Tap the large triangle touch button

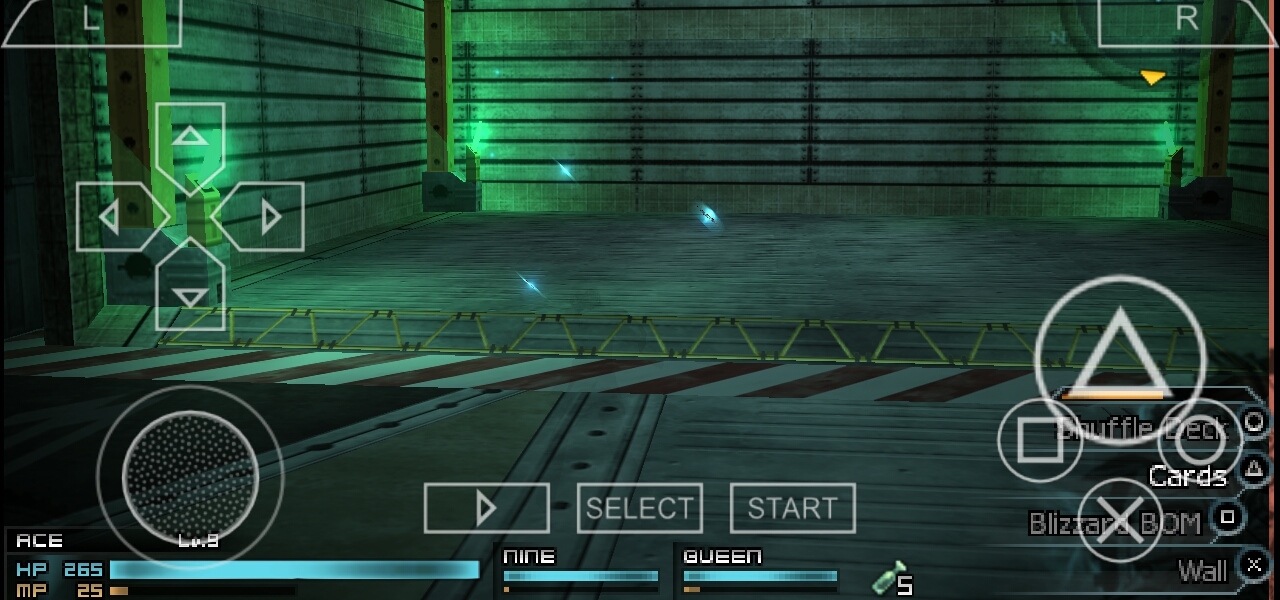[1119, 353]
